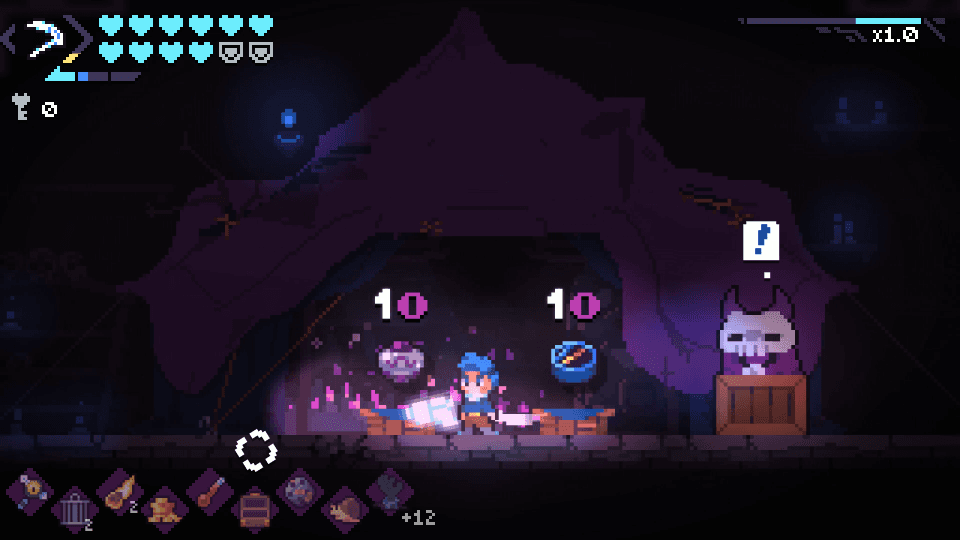Select the equipped bow weapon icon
Image resolution: width=960 pixels, height=540 pixels.
[x=46, y=42]
